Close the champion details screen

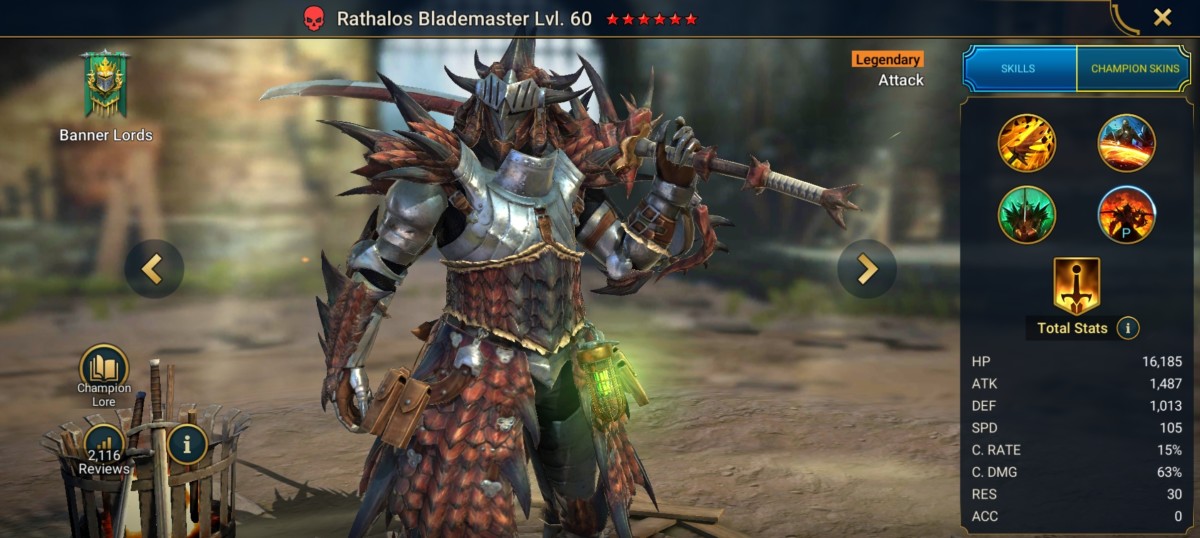[x=1162, y=17]
